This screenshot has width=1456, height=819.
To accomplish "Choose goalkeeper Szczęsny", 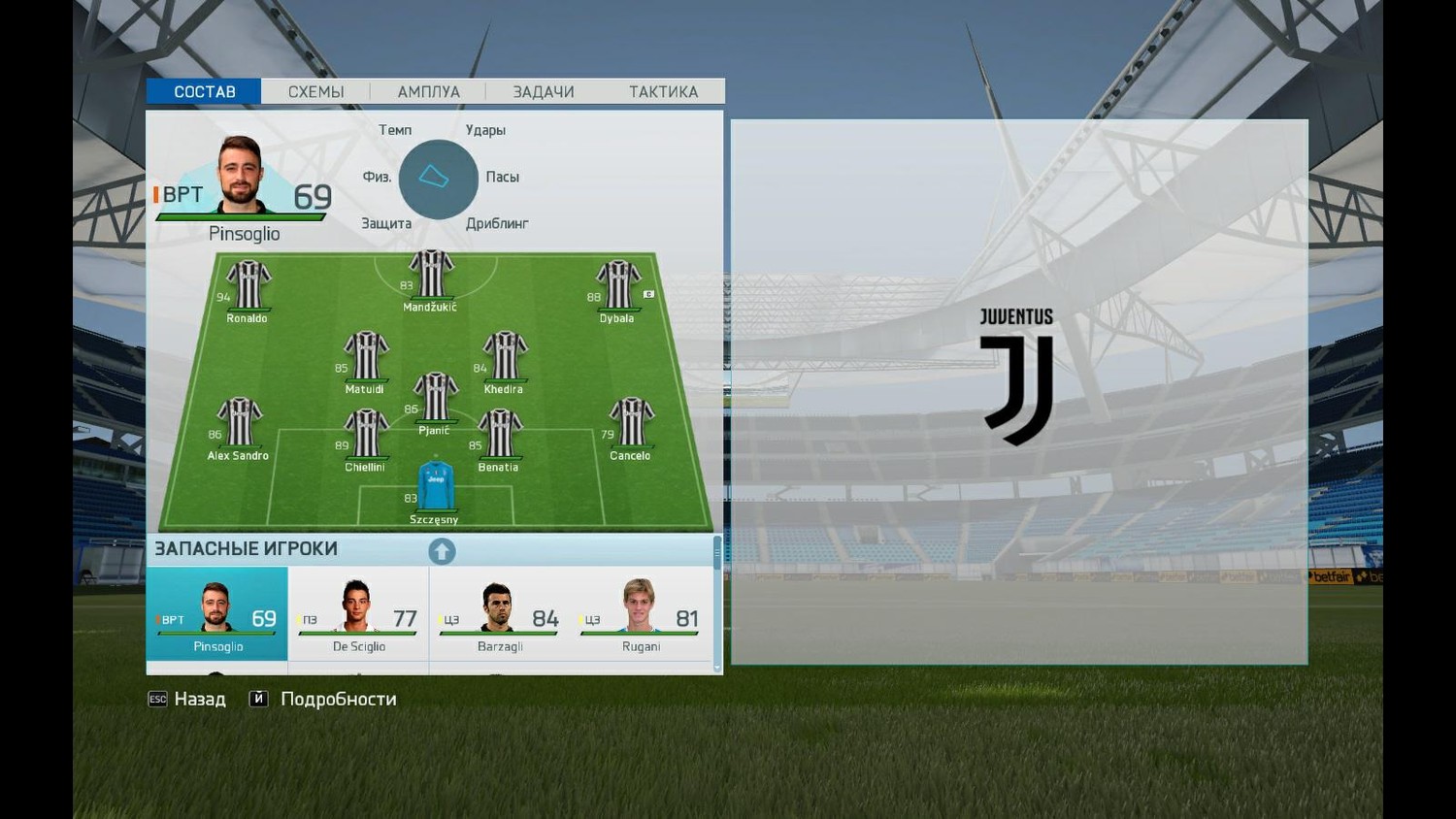I will (x=436, y=486).
